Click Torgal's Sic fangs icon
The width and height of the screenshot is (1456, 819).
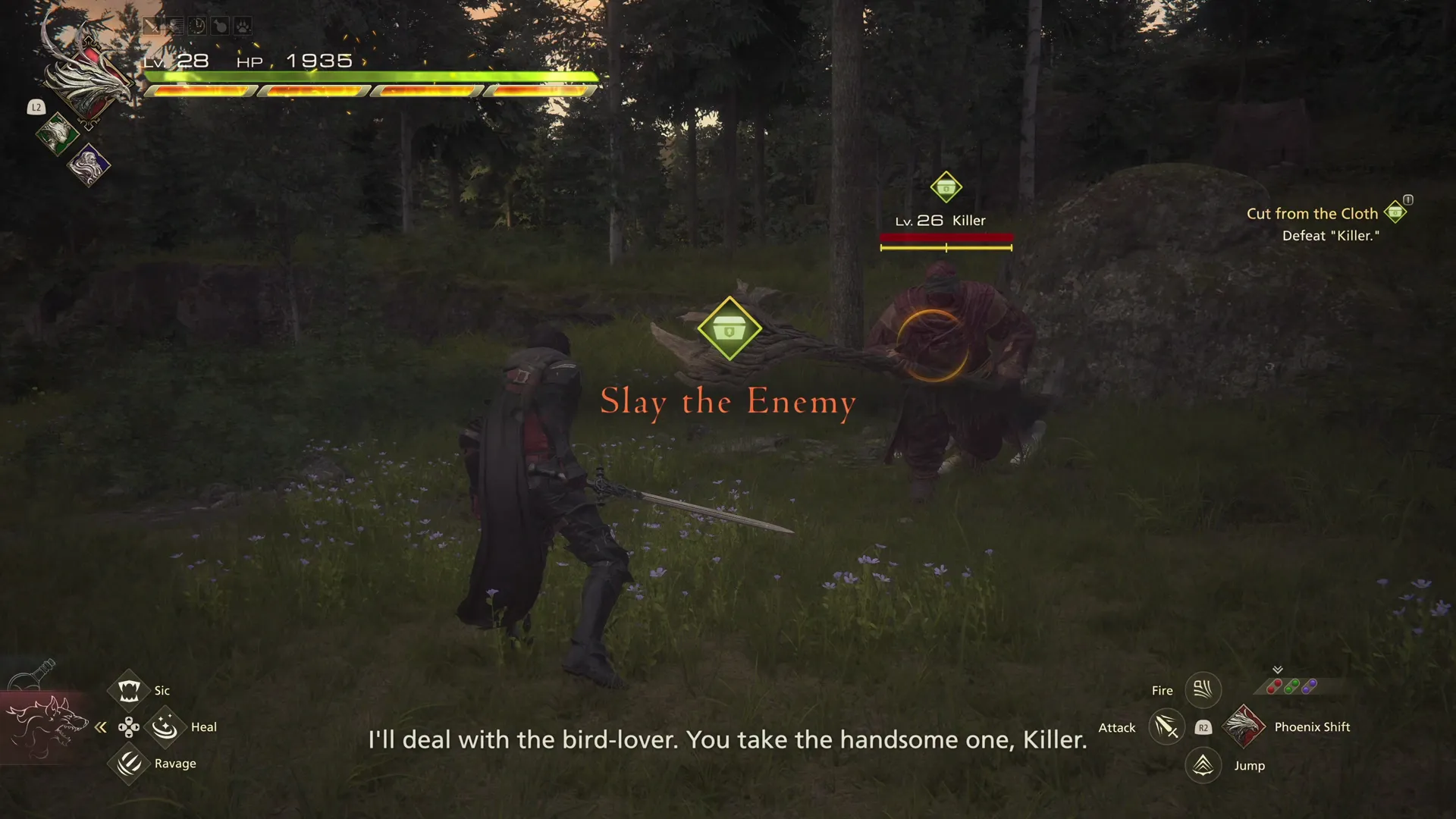click(128, 689)
